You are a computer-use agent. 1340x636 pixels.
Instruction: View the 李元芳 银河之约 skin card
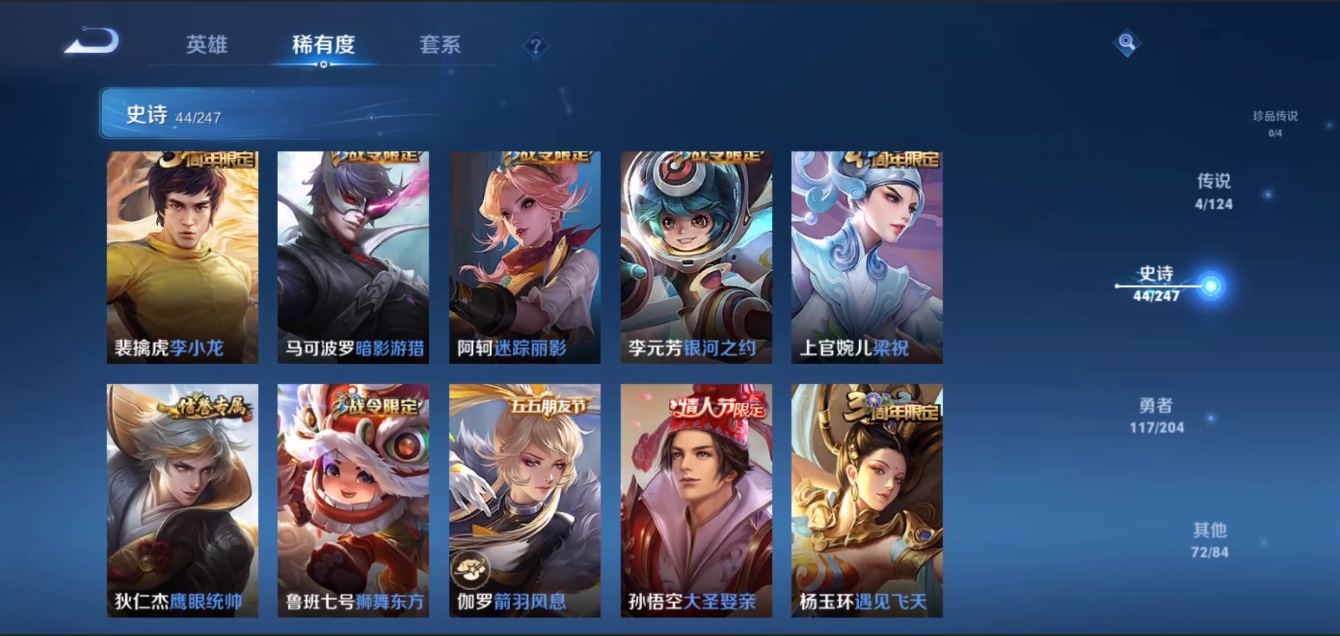point(696,257)
